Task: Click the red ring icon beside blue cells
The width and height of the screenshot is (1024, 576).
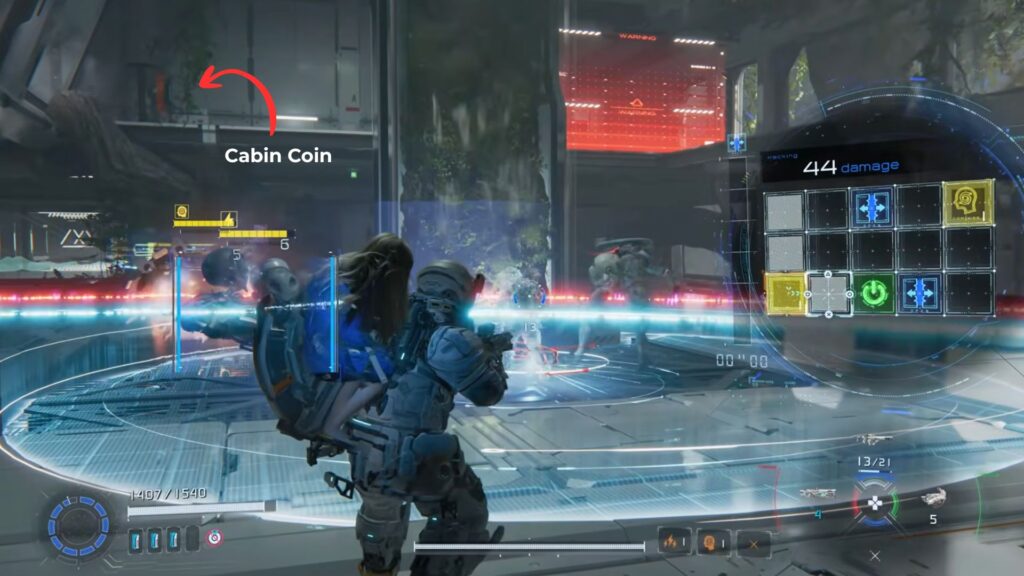Action: pyautogui.click(x=212, y=539)
